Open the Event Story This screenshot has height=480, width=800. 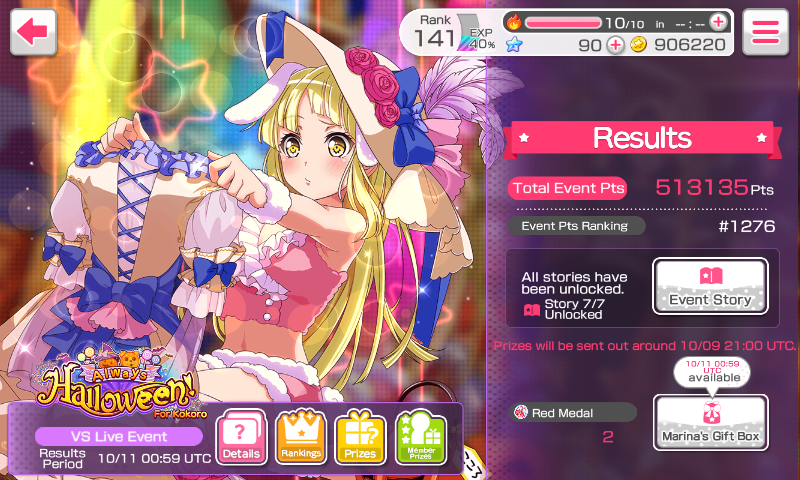pos(710,286)
